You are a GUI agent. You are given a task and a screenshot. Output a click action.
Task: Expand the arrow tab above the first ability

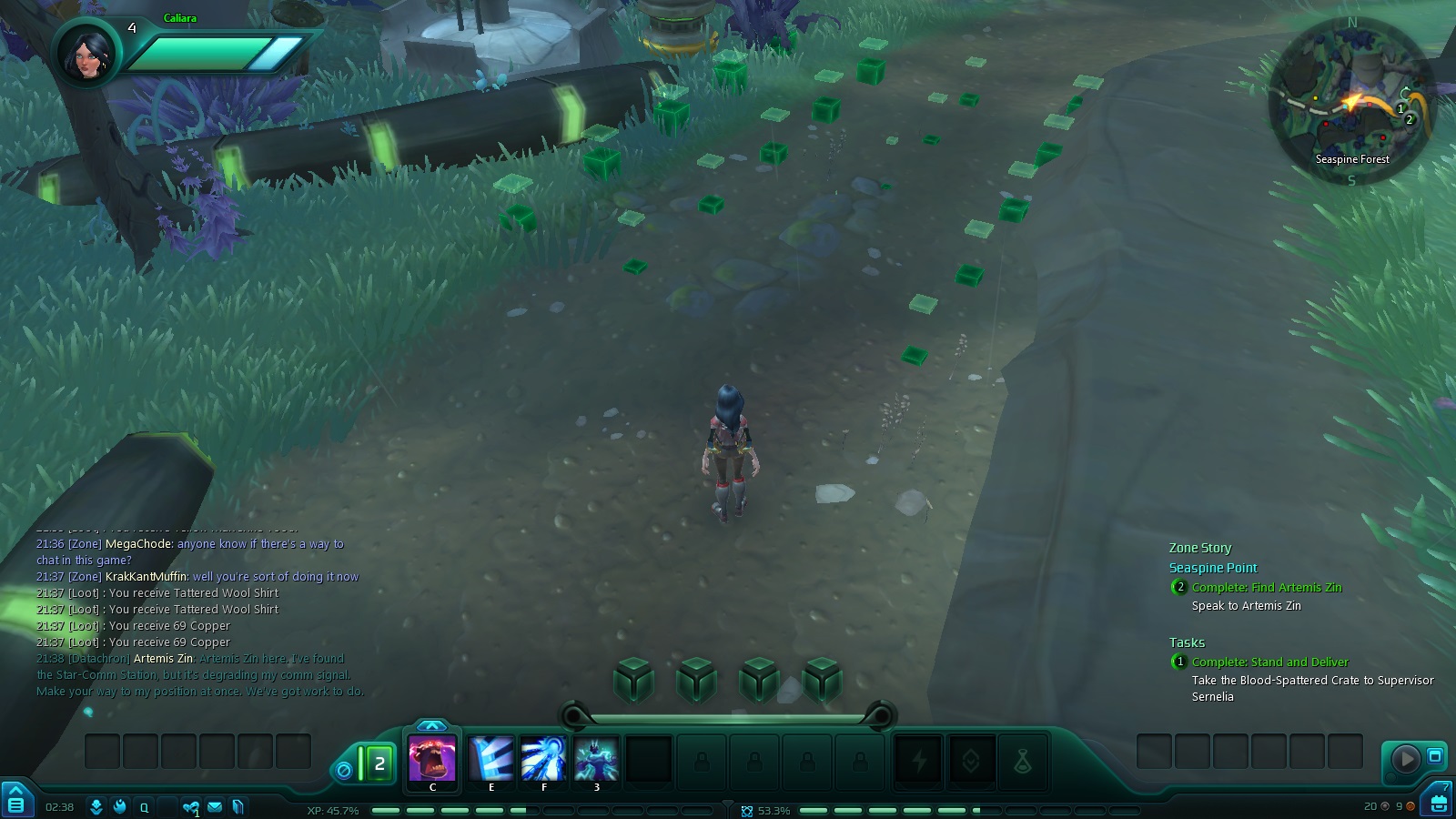(432, 725)
